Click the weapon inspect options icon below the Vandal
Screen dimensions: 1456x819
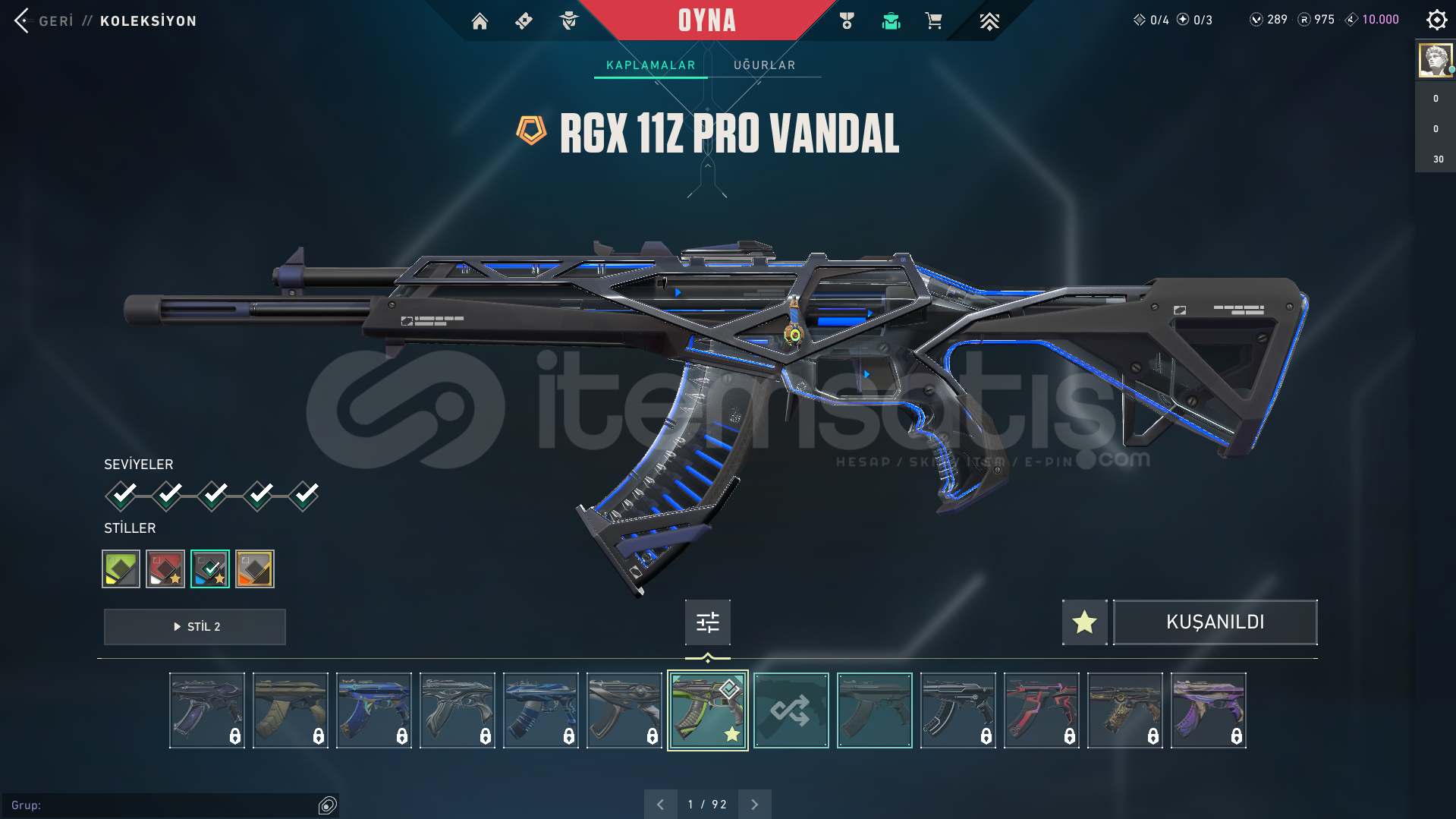point(706,622)
